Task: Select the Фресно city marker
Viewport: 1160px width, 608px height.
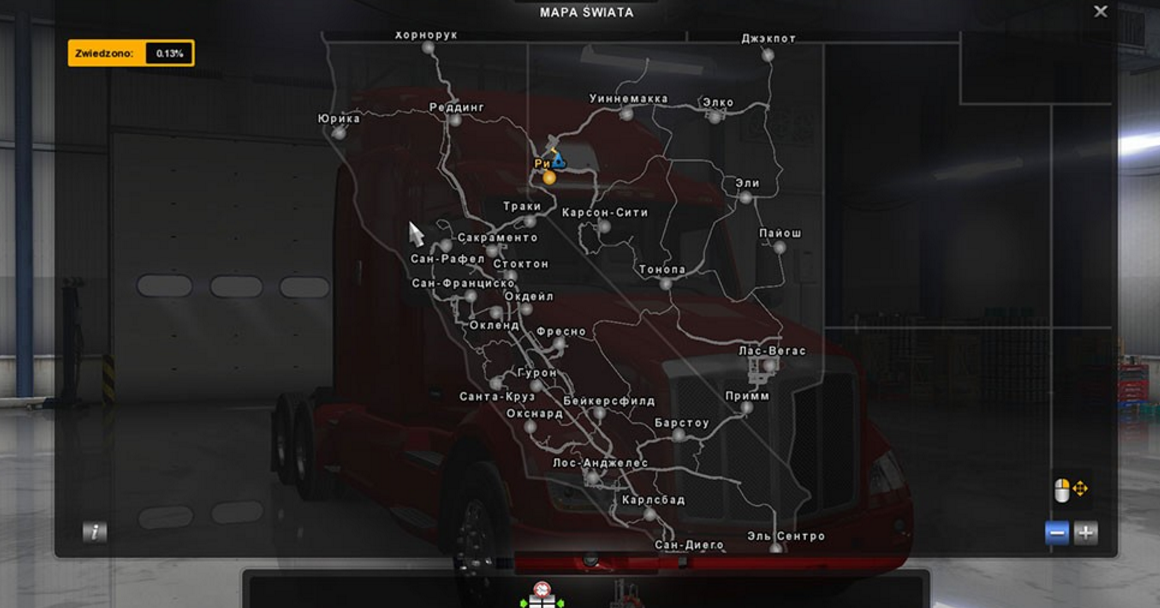Action: click(559, 344)
